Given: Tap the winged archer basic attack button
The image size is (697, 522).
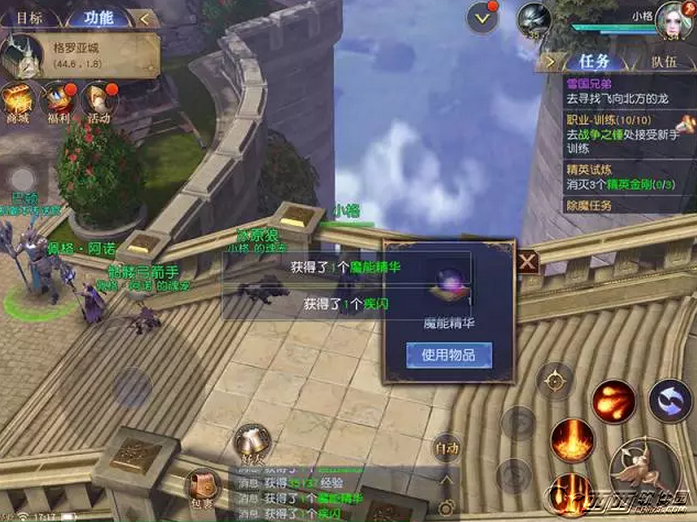Looking at the screenshot, I should (642, 470).
